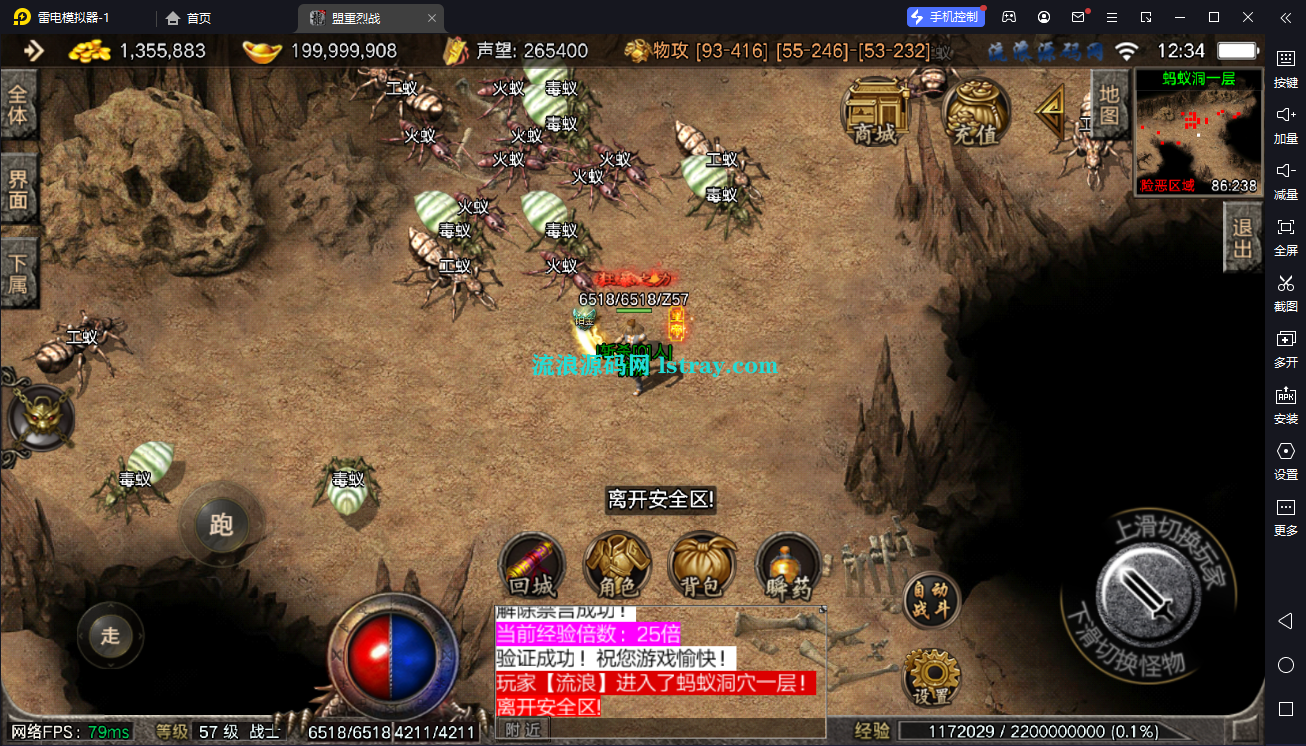Viewport: 1306px width, 746px height.
Task: Open the 充值 recharge menu
Action: tap(977, 112)
